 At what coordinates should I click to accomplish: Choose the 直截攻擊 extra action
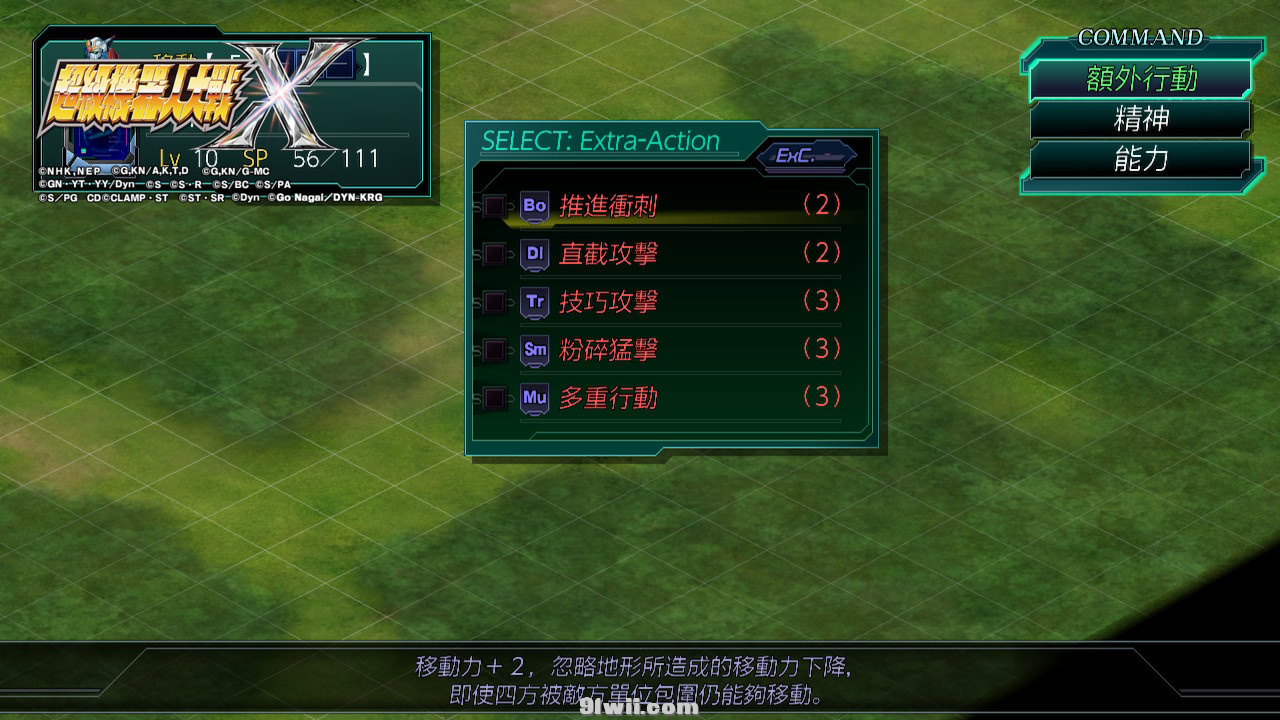click(608, 254)
